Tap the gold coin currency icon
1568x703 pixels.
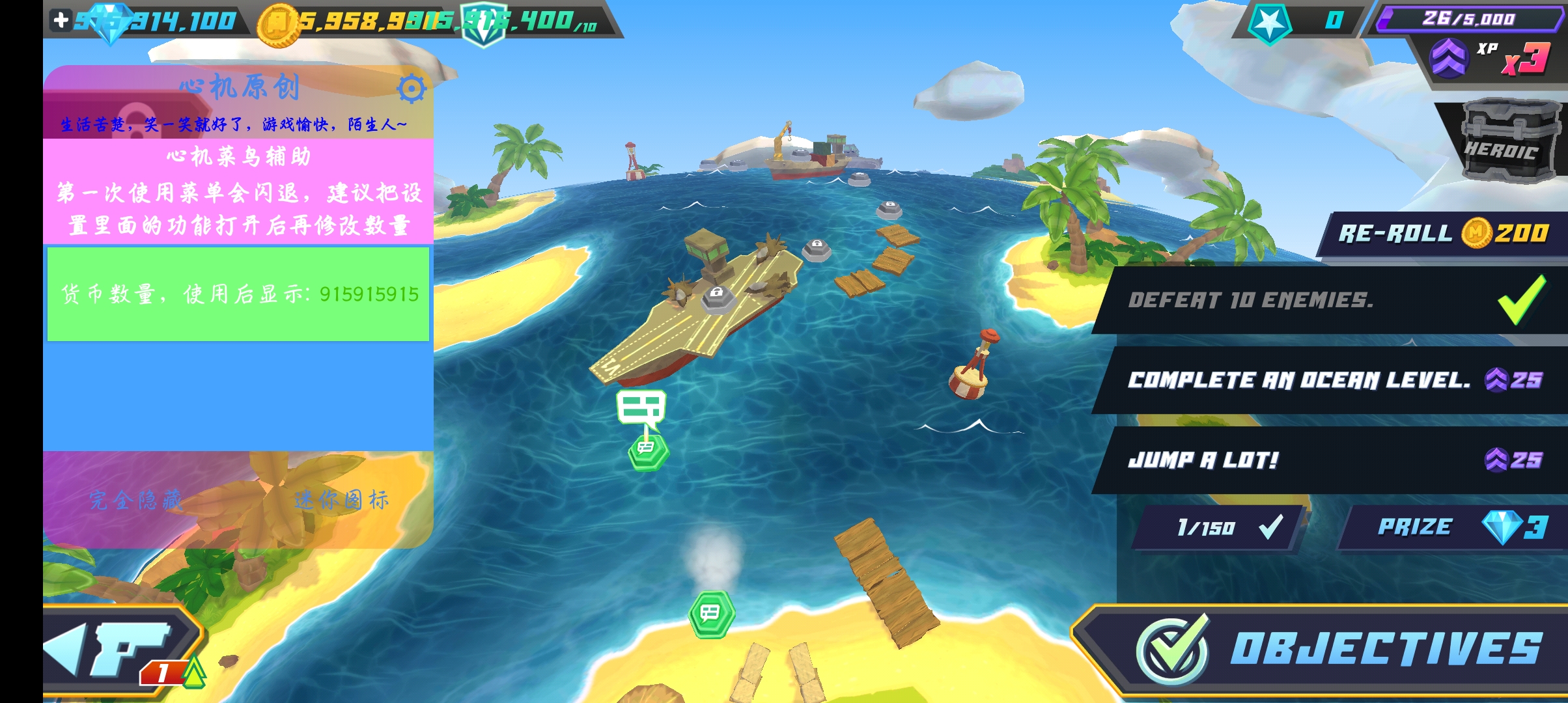[x=278, y=24]
